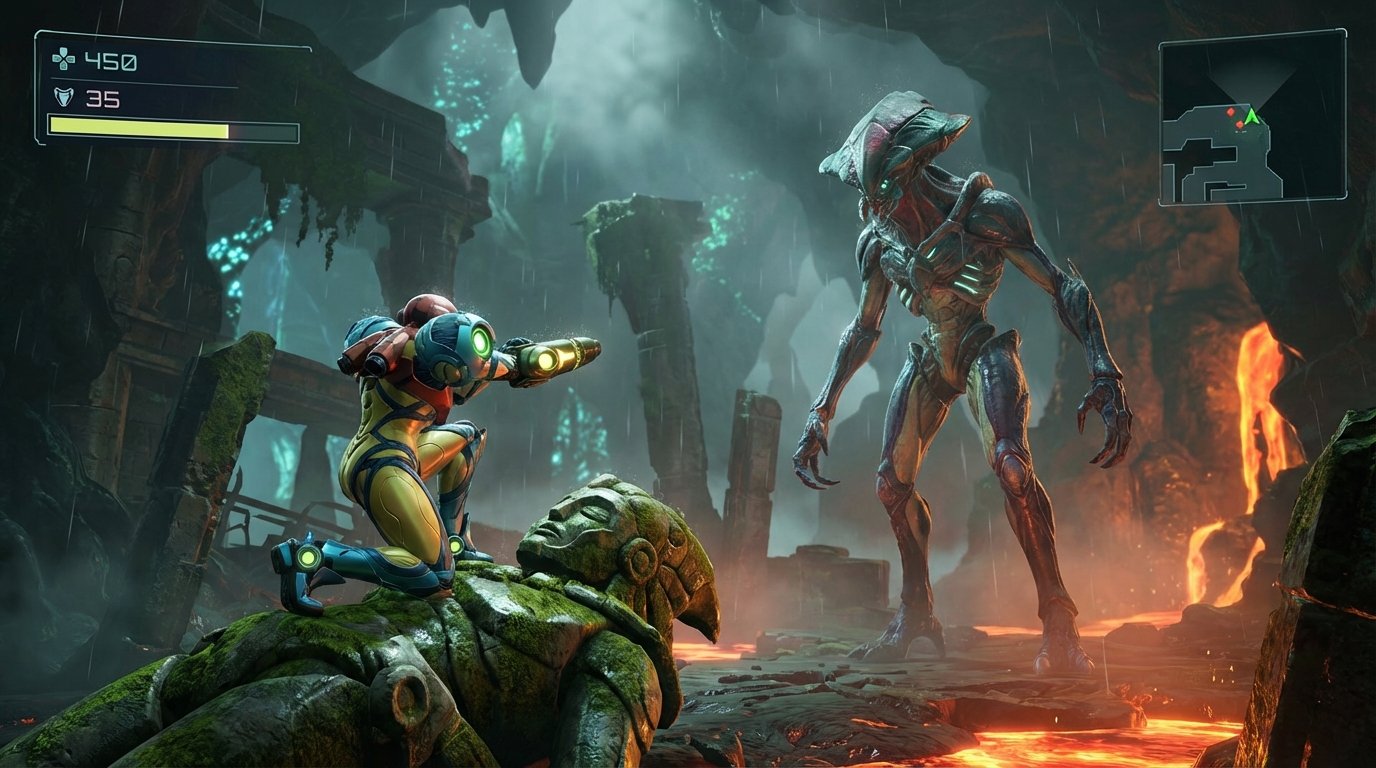Select the green player arrow on the minimap
This screenshot has width=1376, height=768.
(1252, 116)
